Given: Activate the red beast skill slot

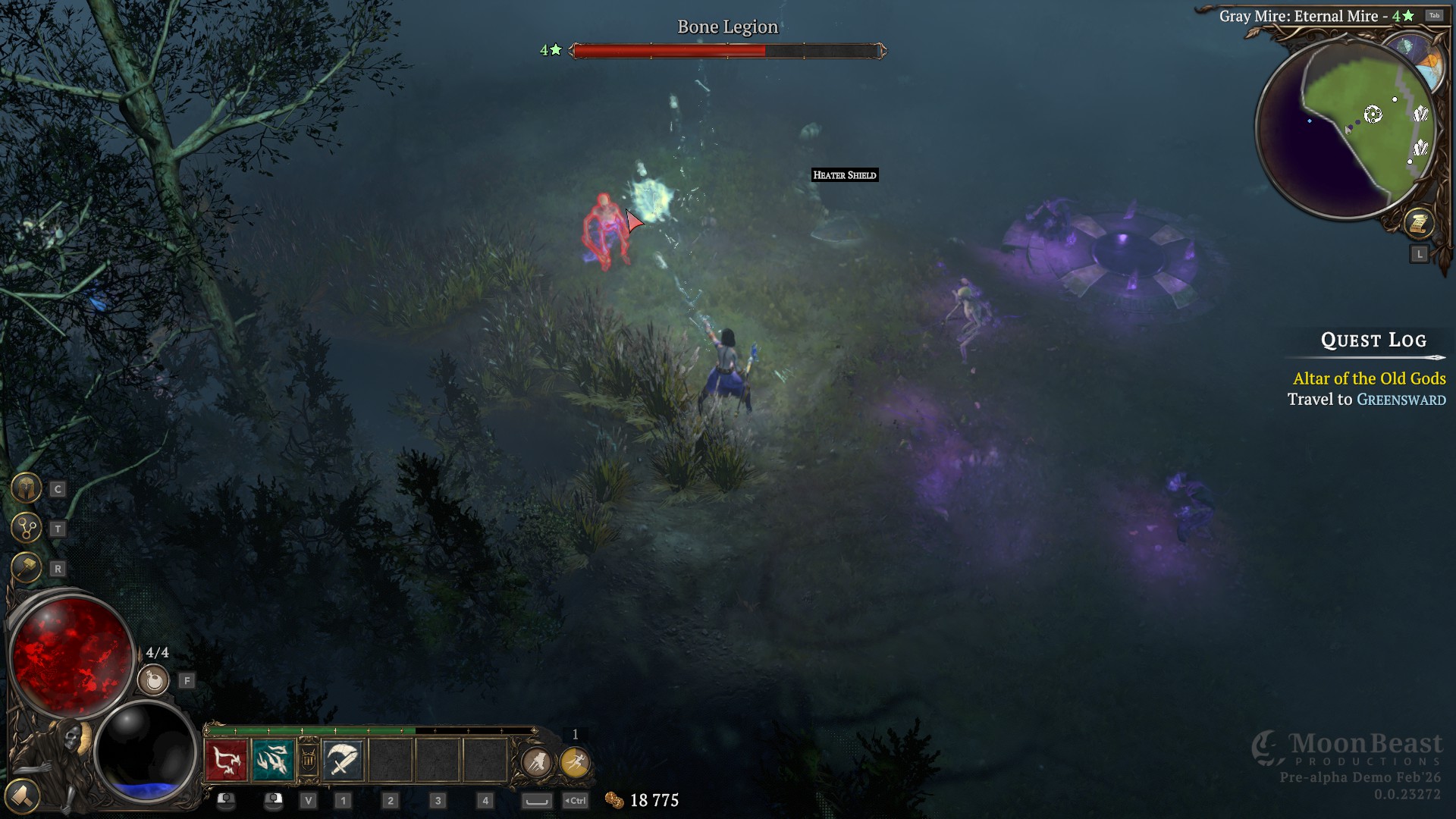Looking at the screenshot, I should pos(226,760).
